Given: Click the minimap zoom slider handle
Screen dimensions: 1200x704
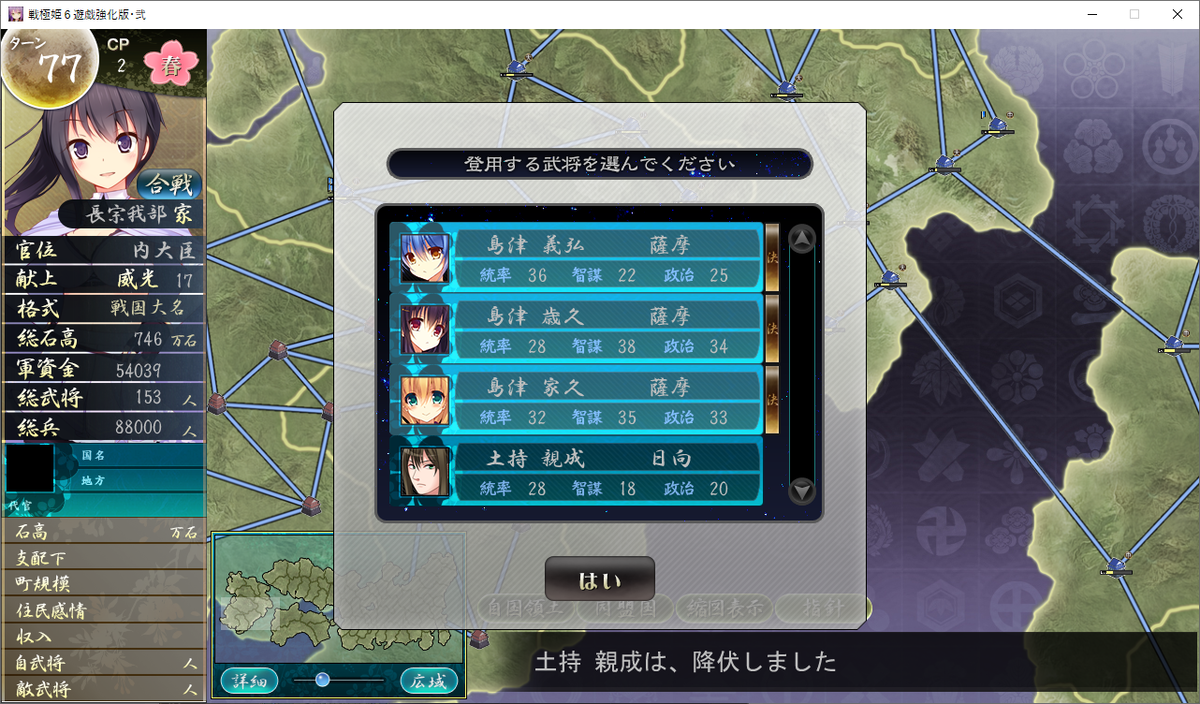Looking at the screenshot, I should [322, 680].
